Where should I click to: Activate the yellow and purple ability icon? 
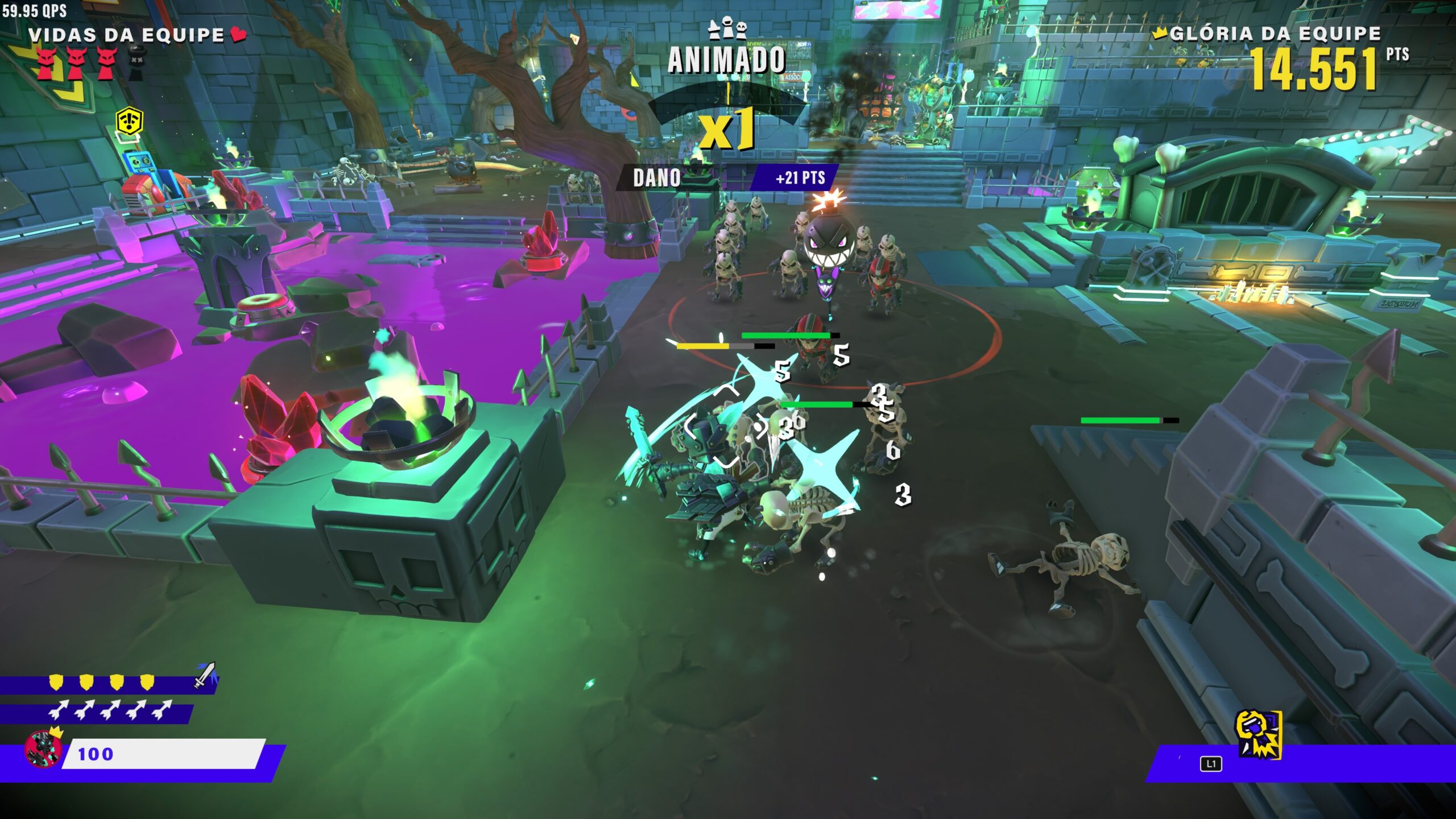tap(1258, 734)
